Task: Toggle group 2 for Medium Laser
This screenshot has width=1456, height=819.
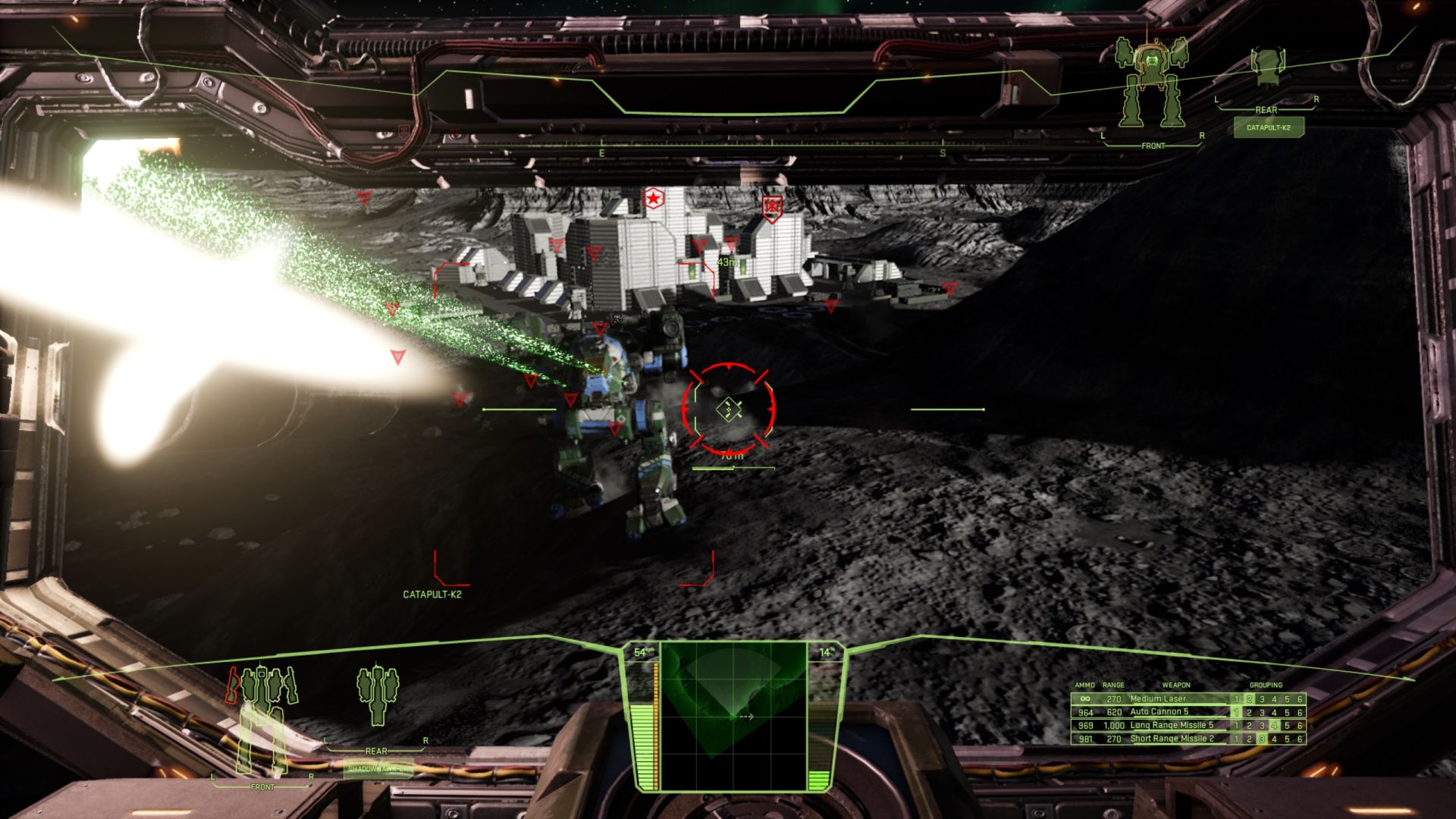Action: coord(1249,699)
